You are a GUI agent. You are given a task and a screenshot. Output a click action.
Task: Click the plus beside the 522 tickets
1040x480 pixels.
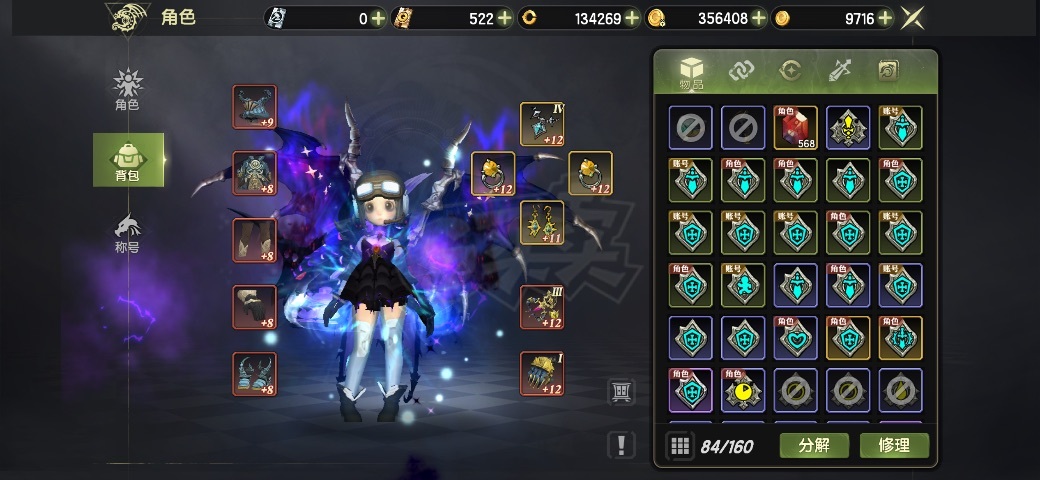pos(504,18)
